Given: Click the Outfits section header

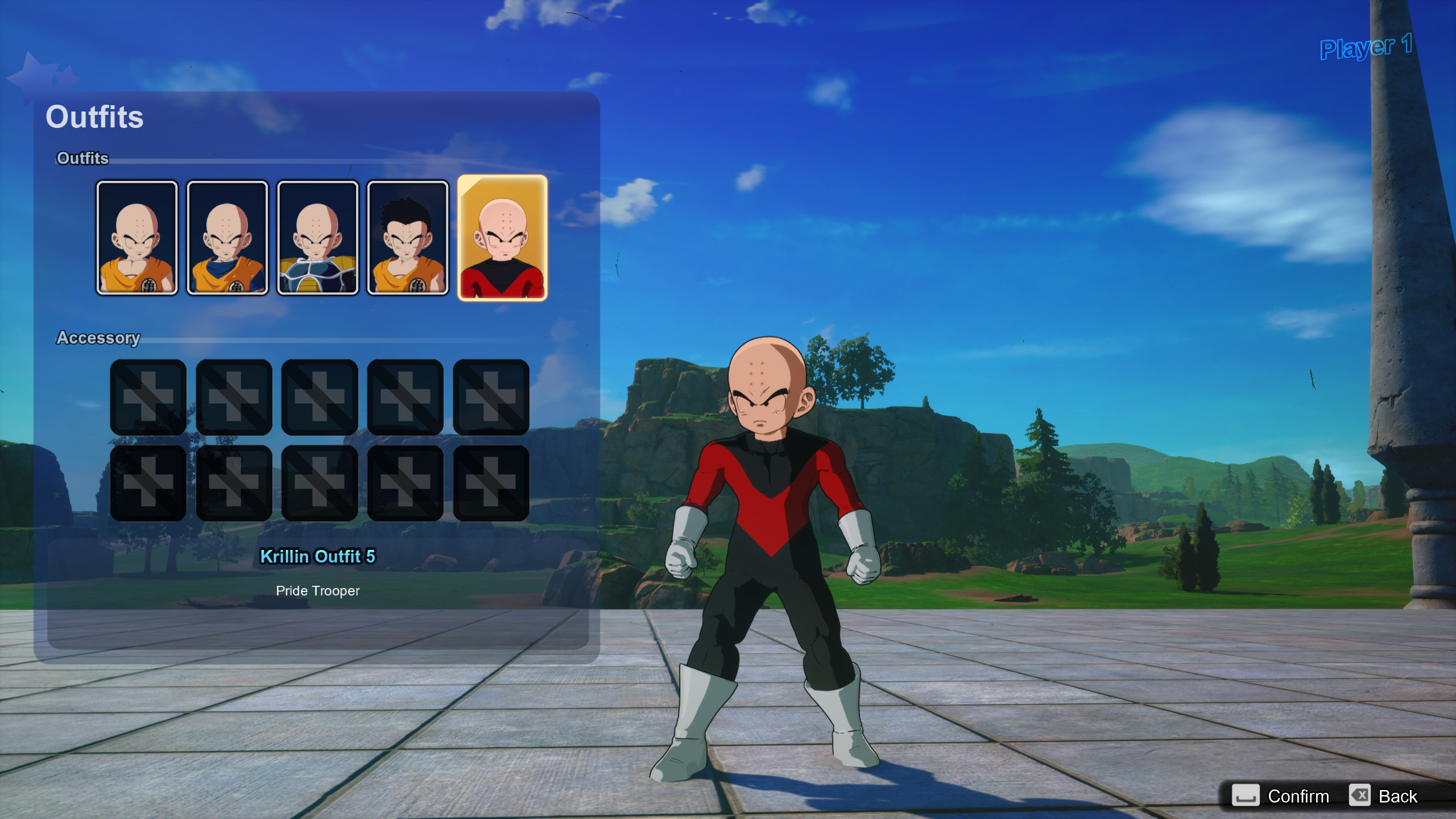Looking at the screenshot, I should coord(82,159).
